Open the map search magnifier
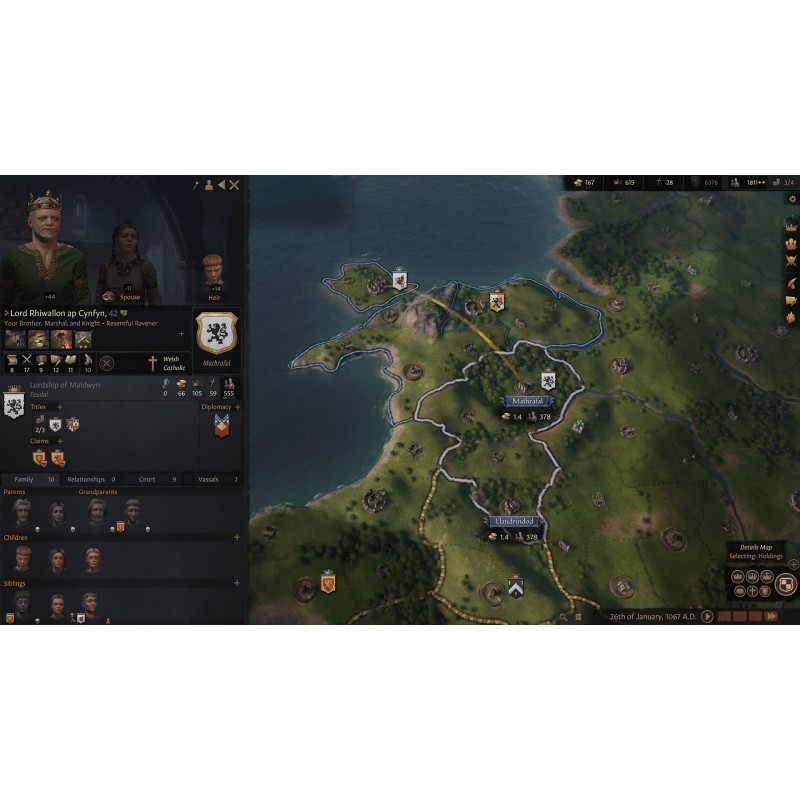This screenshot has width=800, height=800. coord(564,617)
